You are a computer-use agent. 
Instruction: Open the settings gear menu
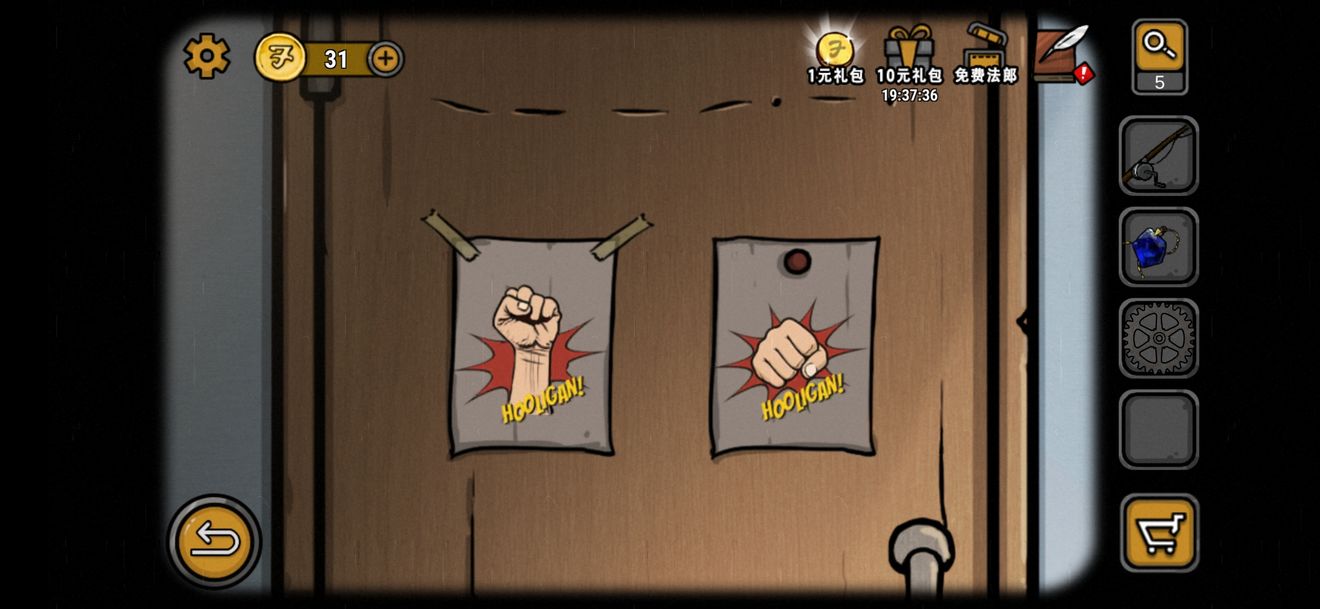206,56
